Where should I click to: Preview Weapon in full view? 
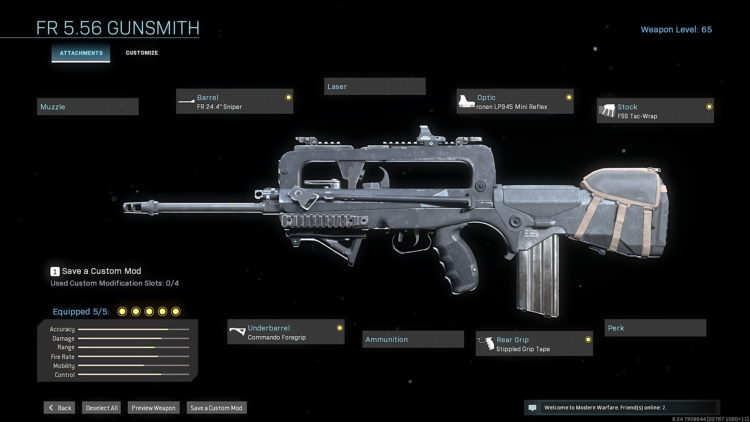153,408
